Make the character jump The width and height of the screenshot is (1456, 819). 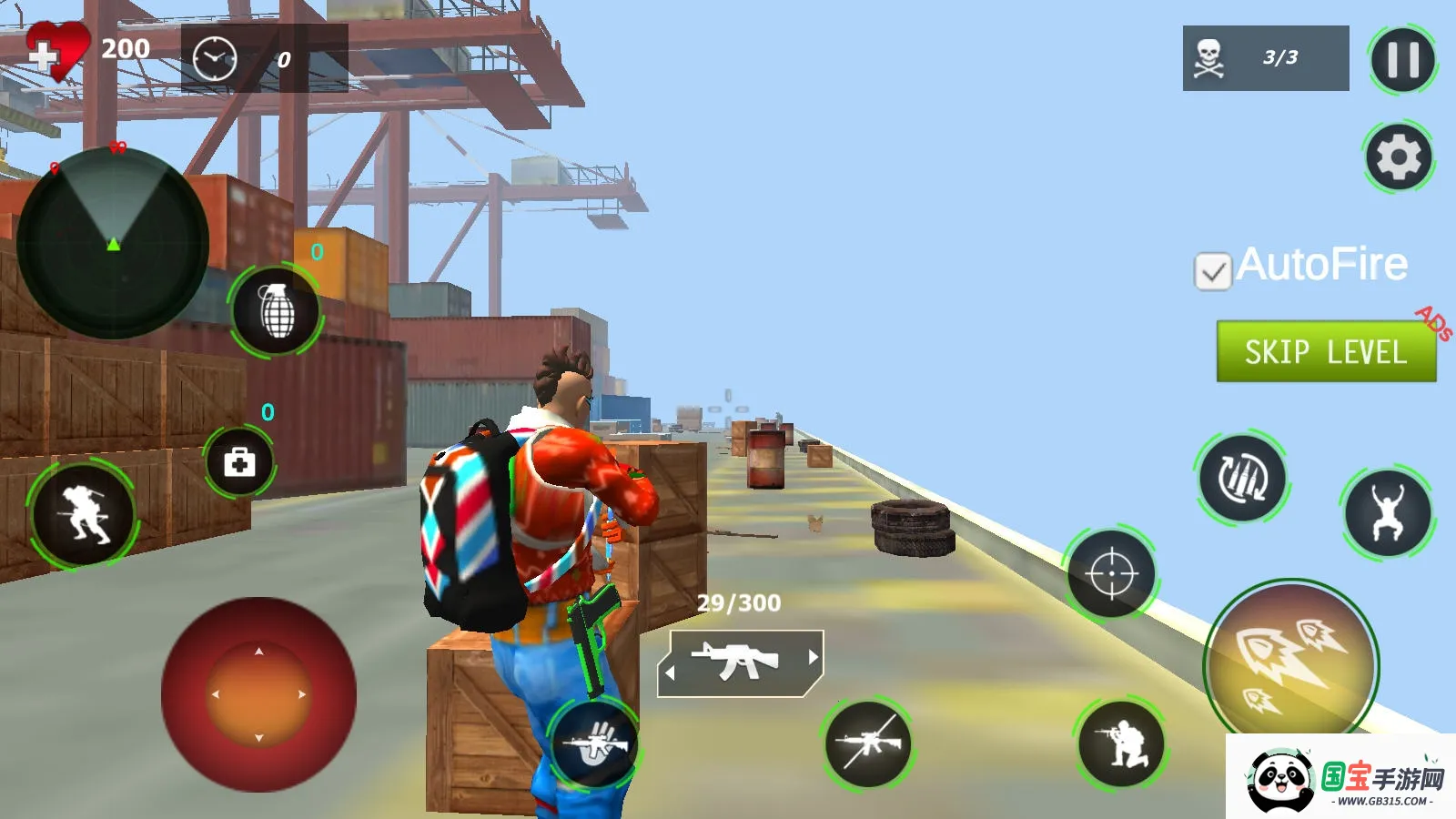pos(1387,513)
